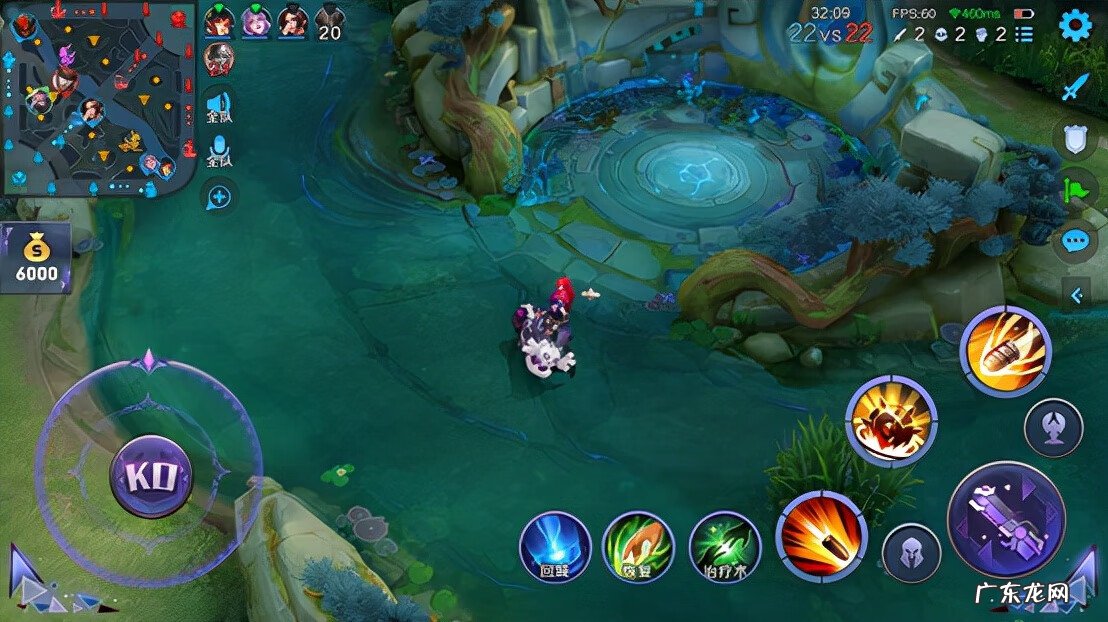Click the KO movement joystick
Viewport: 1108px width, 622px height.
click(x=151, y=475)
